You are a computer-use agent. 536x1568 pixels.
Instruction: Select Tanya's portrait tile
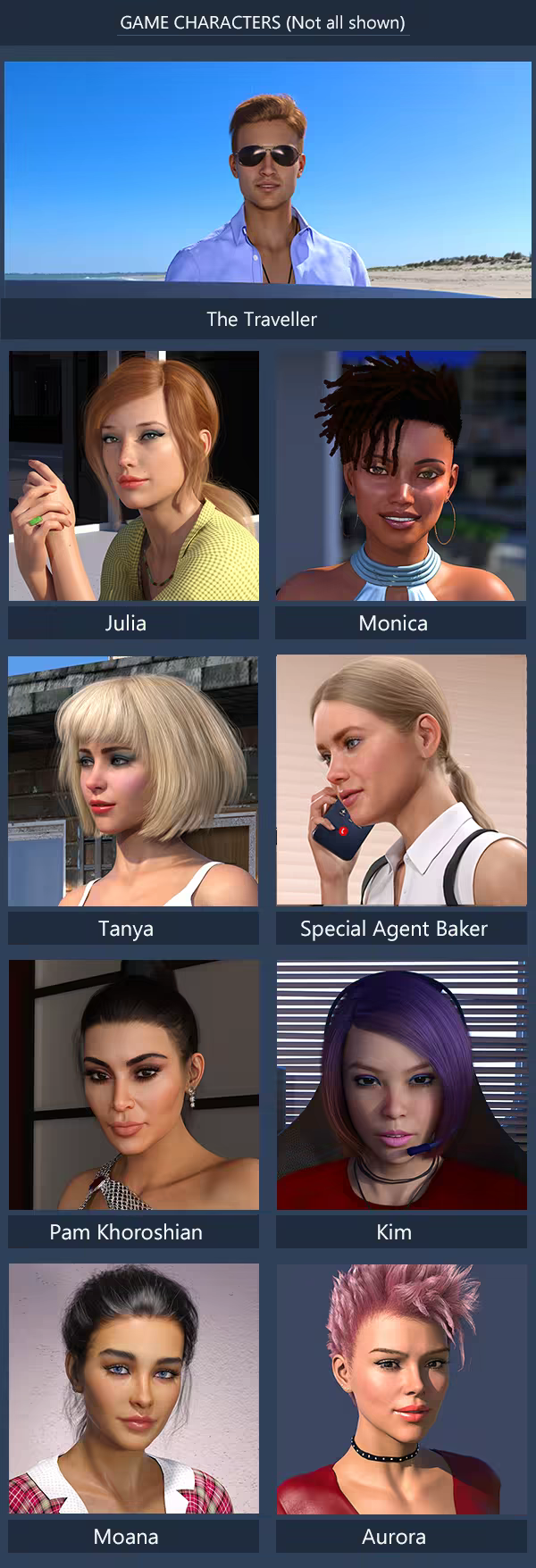pos(134,781)
